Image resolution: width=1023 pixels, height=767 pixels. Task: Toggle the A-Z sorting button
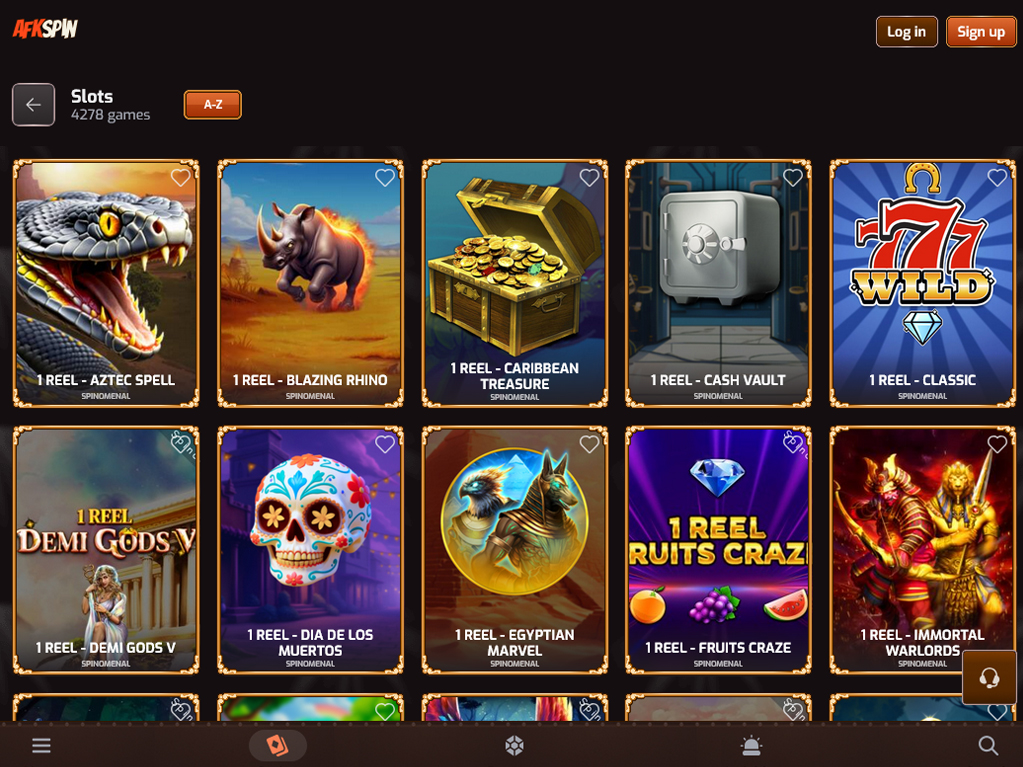[212, 104]
